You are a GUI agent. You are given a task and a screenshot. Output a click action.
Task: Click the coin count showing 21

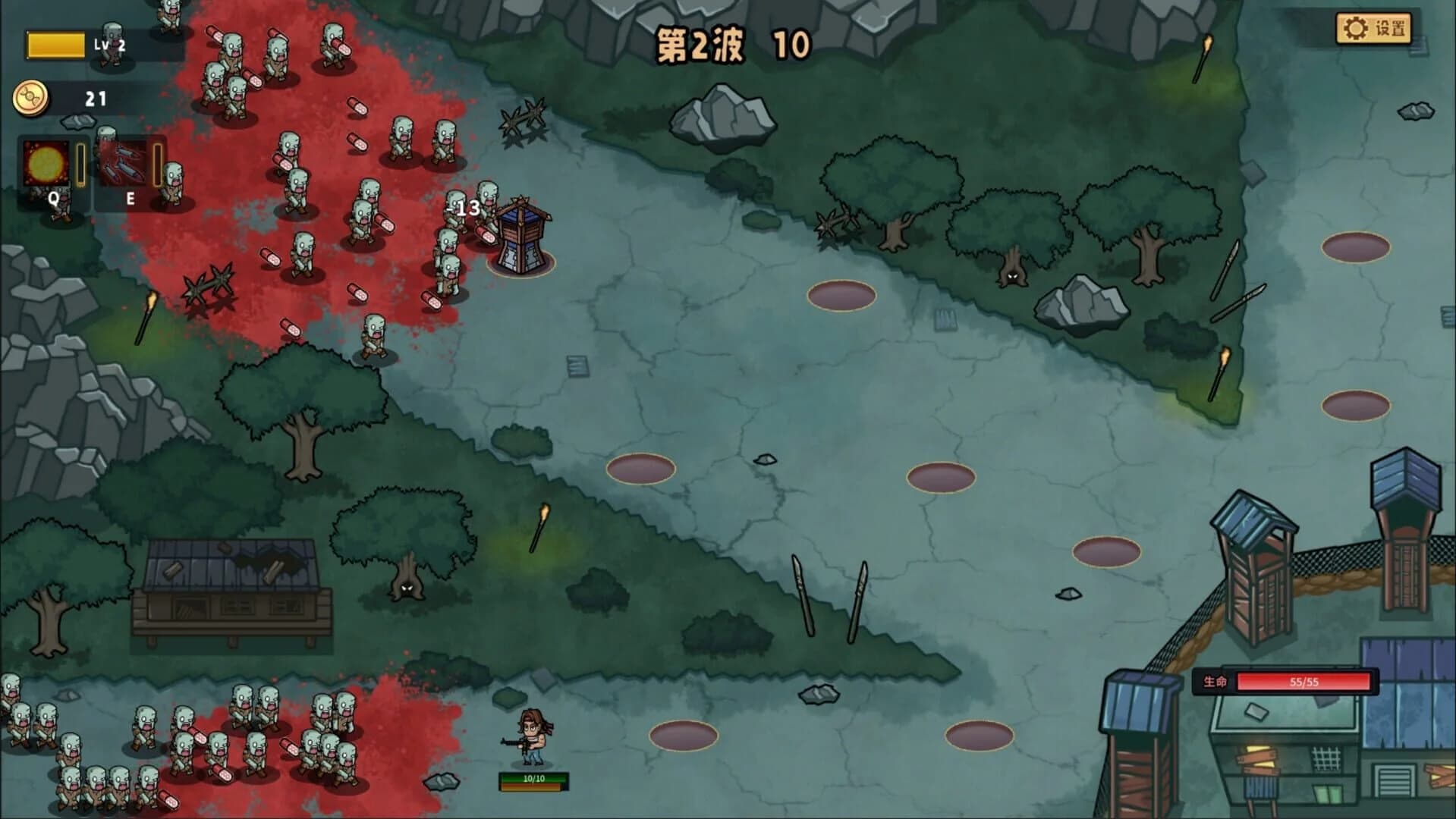coord(94,97)
